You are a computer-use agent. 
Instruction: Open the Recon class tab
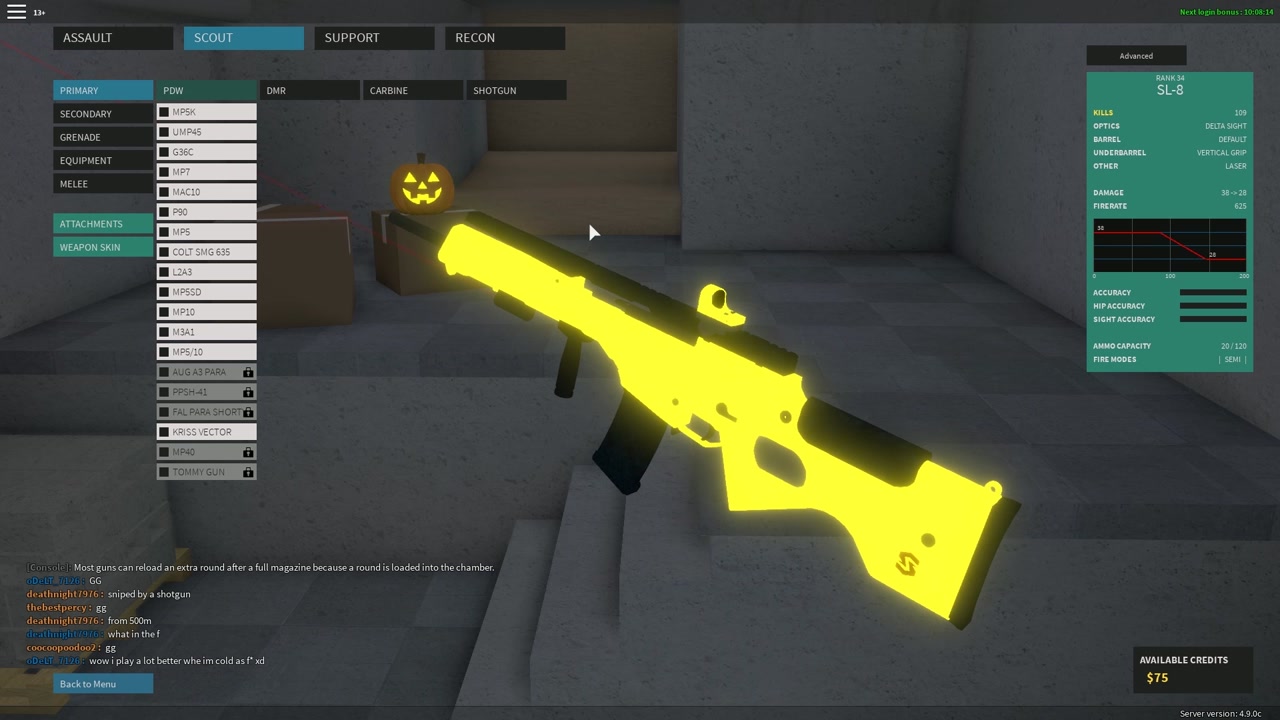click(504, 38)
